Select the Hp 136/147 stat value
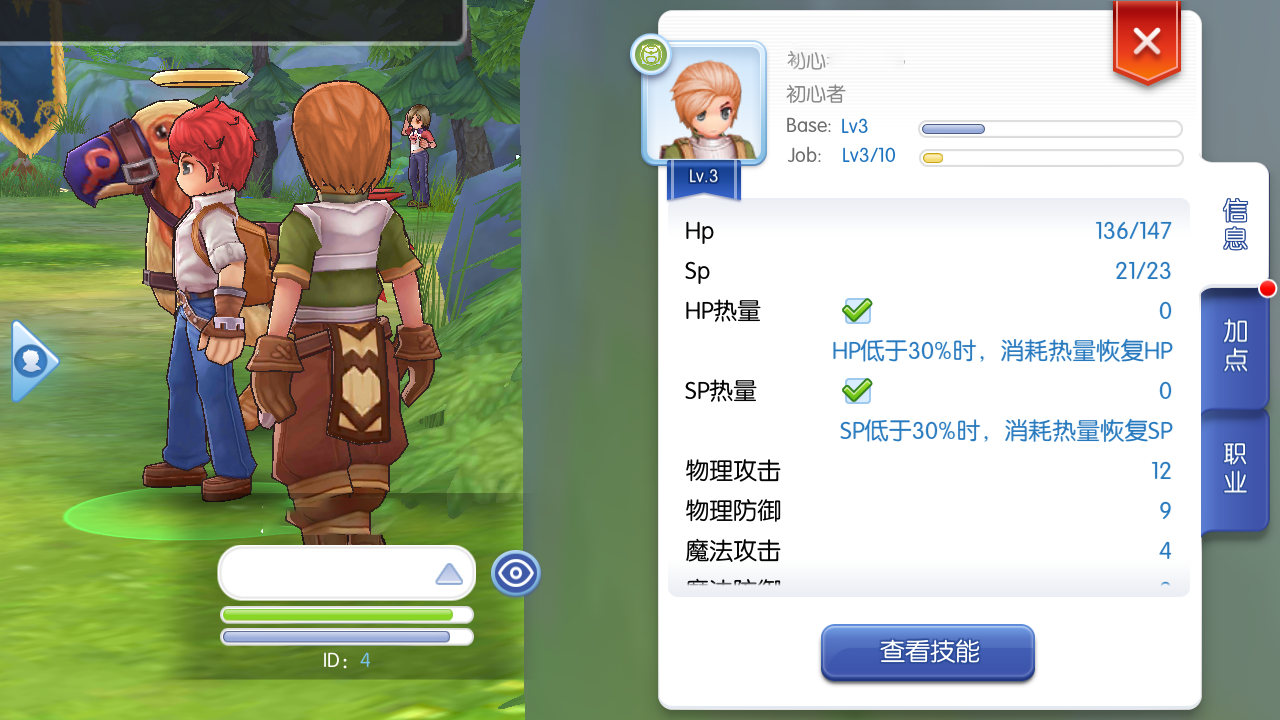Image resolution: width=1280 pixels, height=720 pixels. coord(1134,230)
